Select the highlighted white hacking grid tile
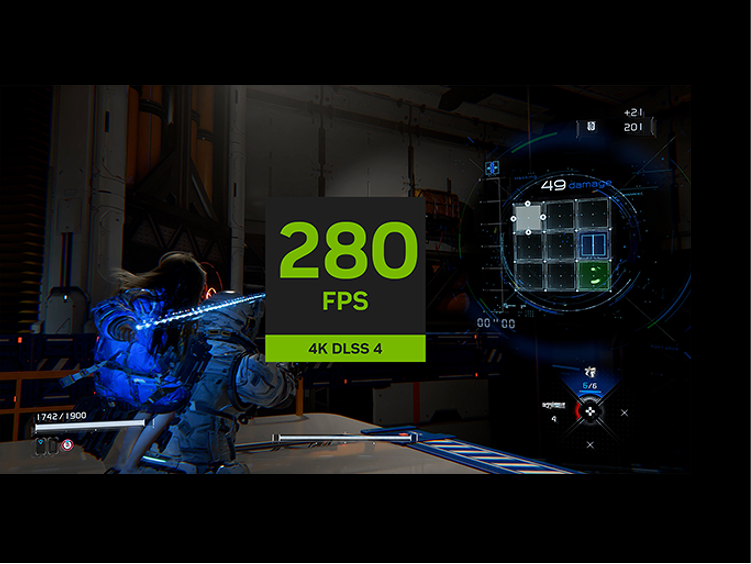 (x=530, y=217)
